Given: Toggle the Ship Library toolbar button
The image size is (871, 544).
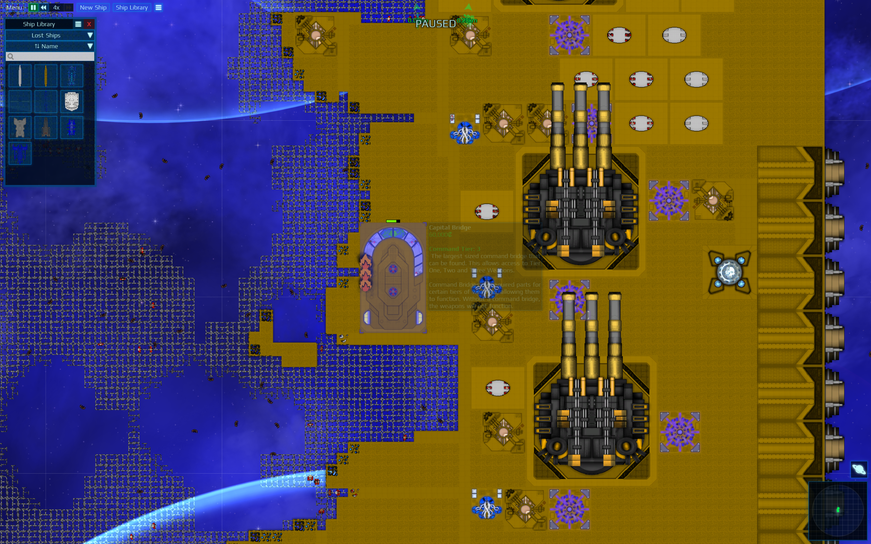Looking at the screenshot, I should click(x=131, y=7).
